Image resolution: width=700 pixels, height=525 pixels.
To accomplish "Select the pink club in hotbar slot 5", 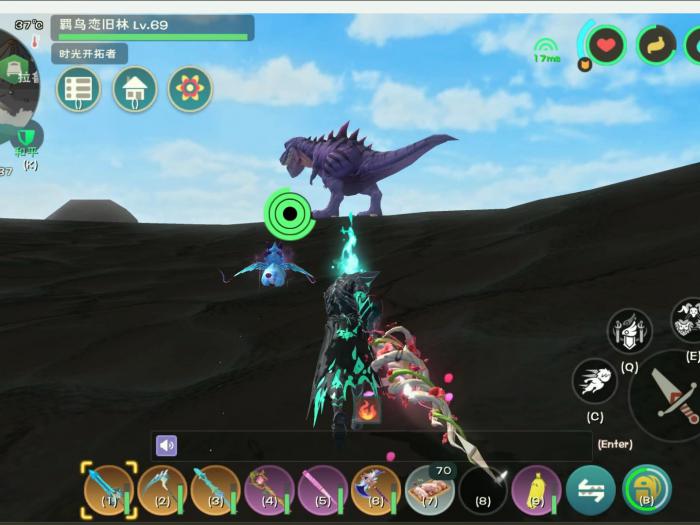I will (322, 490).
